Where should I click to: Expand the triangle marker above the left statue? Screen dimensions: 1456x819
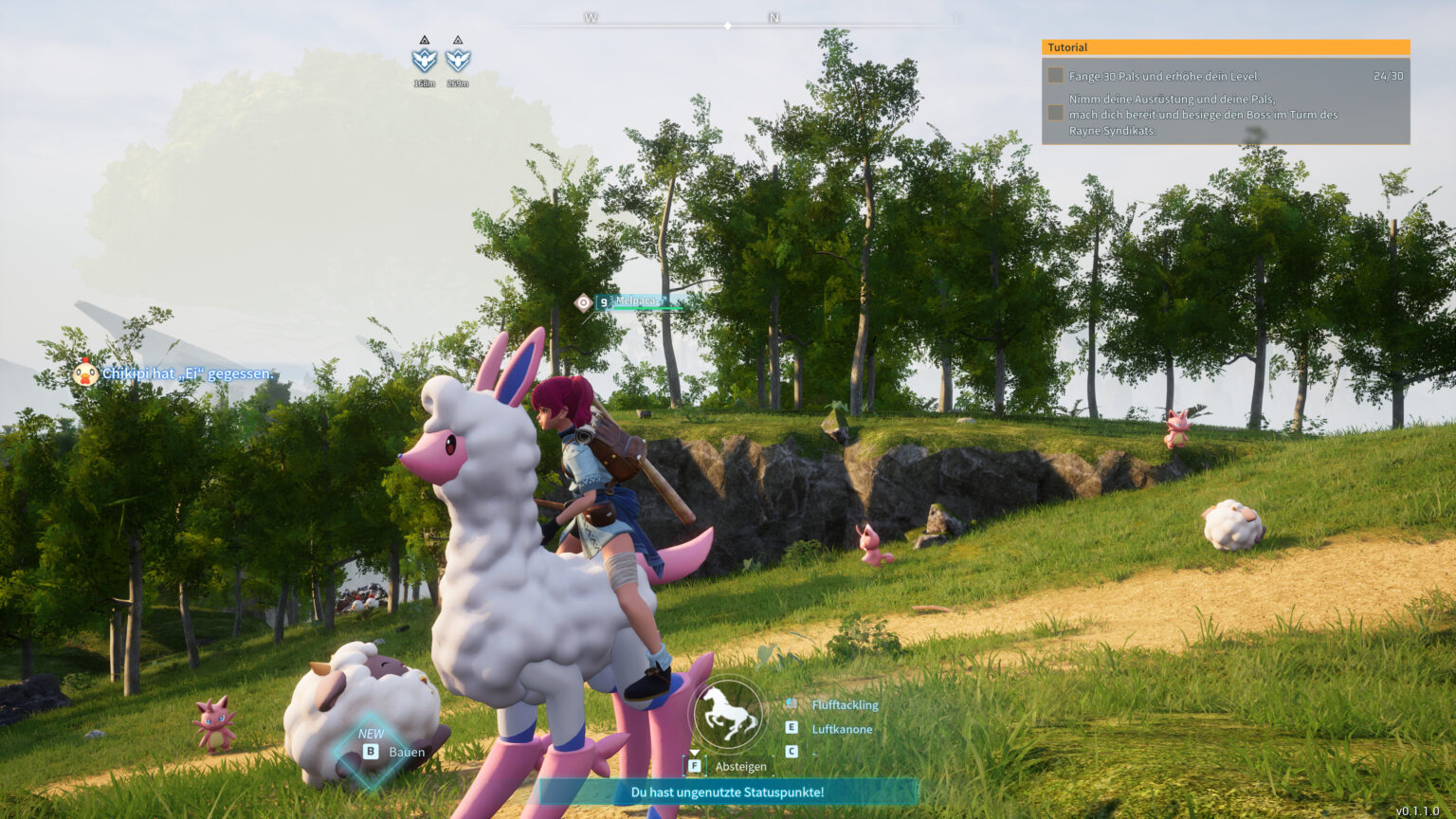[x=425, y=41]
